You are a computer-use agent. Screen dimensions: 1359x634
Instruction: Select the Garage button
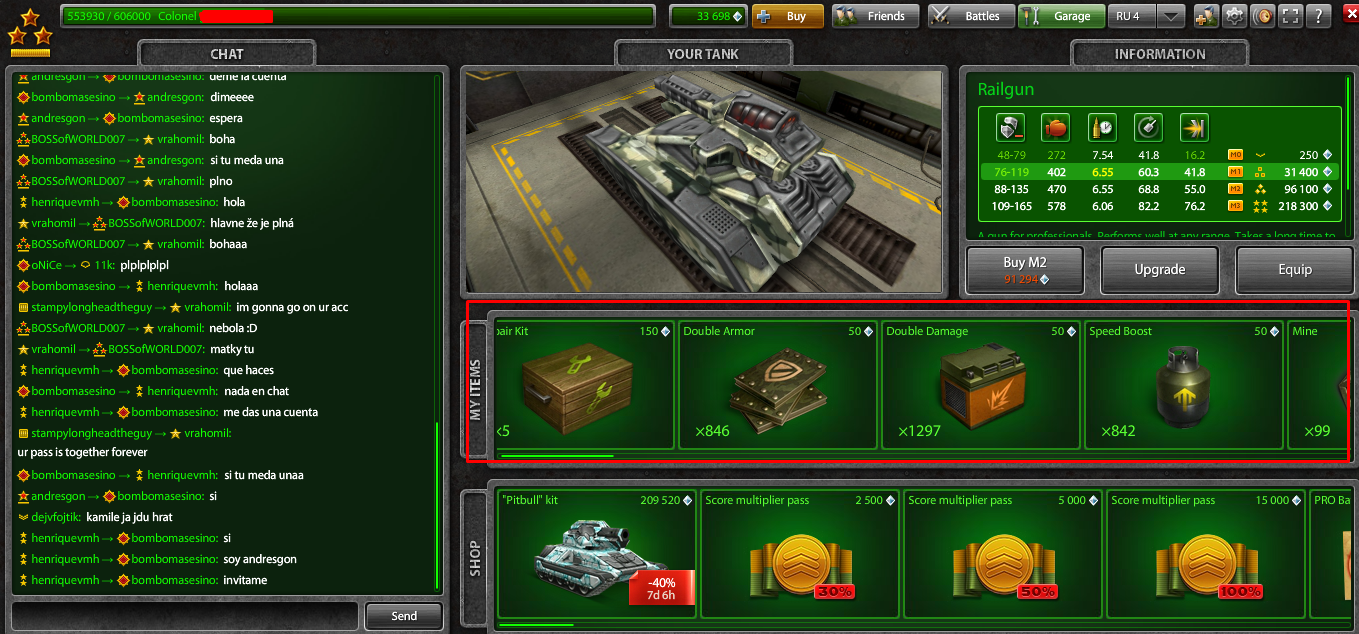[1061, 16]
